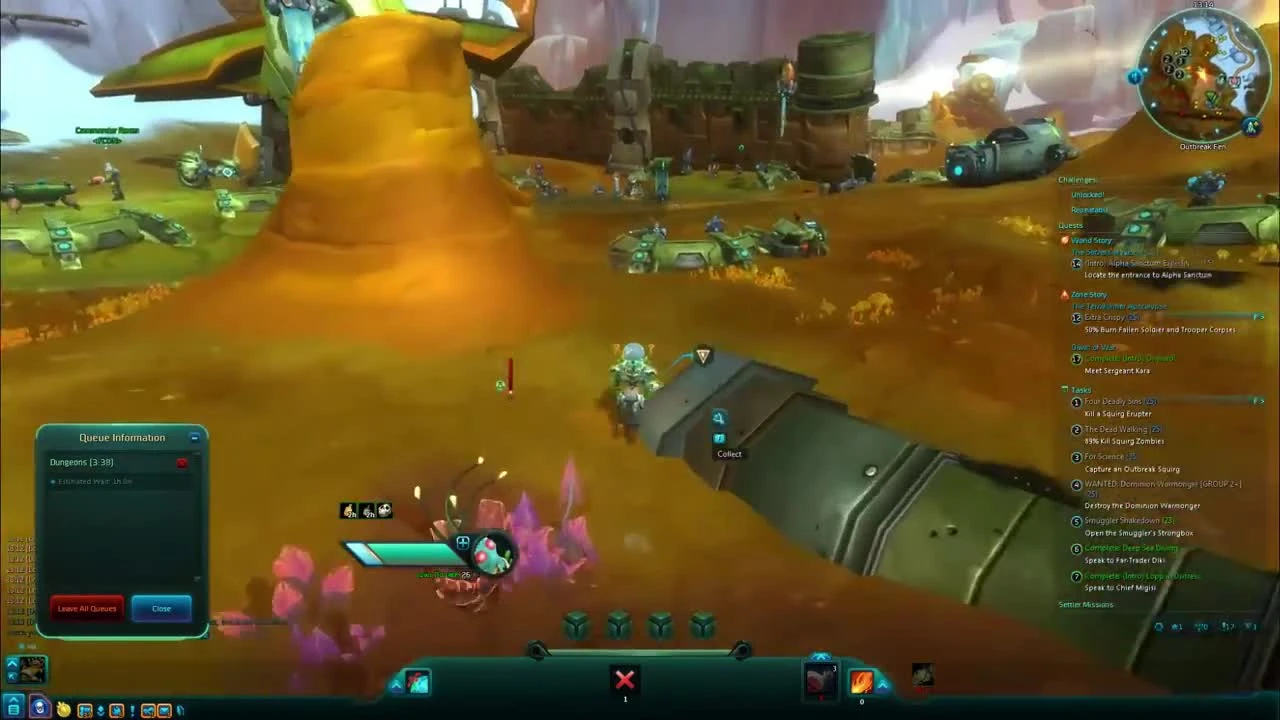
Task: Click the character portrait icon in bottom bar
Action: (38, 710)
